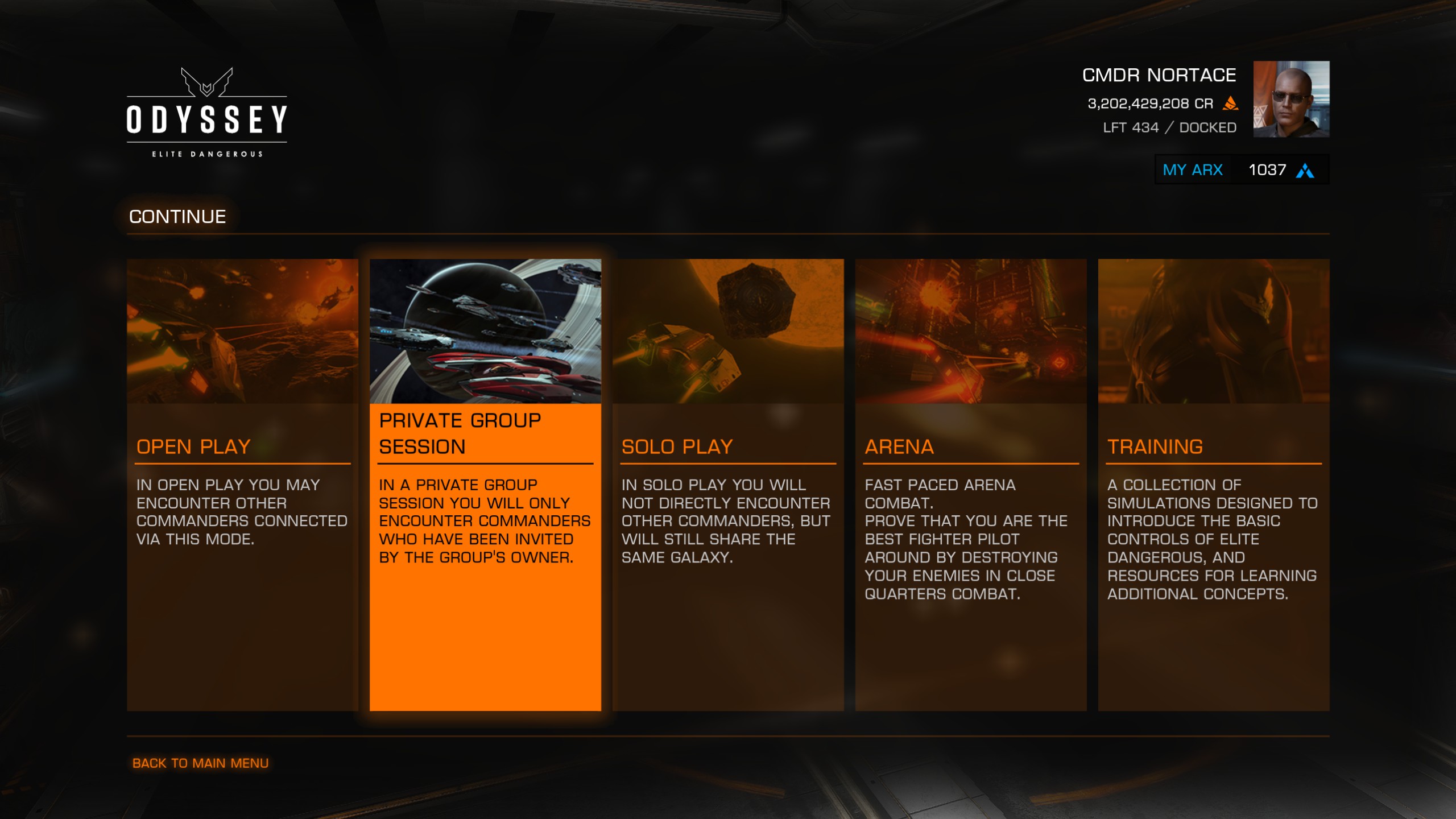
Task: Click the commander portrait thumbnail
Action: [1291, 99]
